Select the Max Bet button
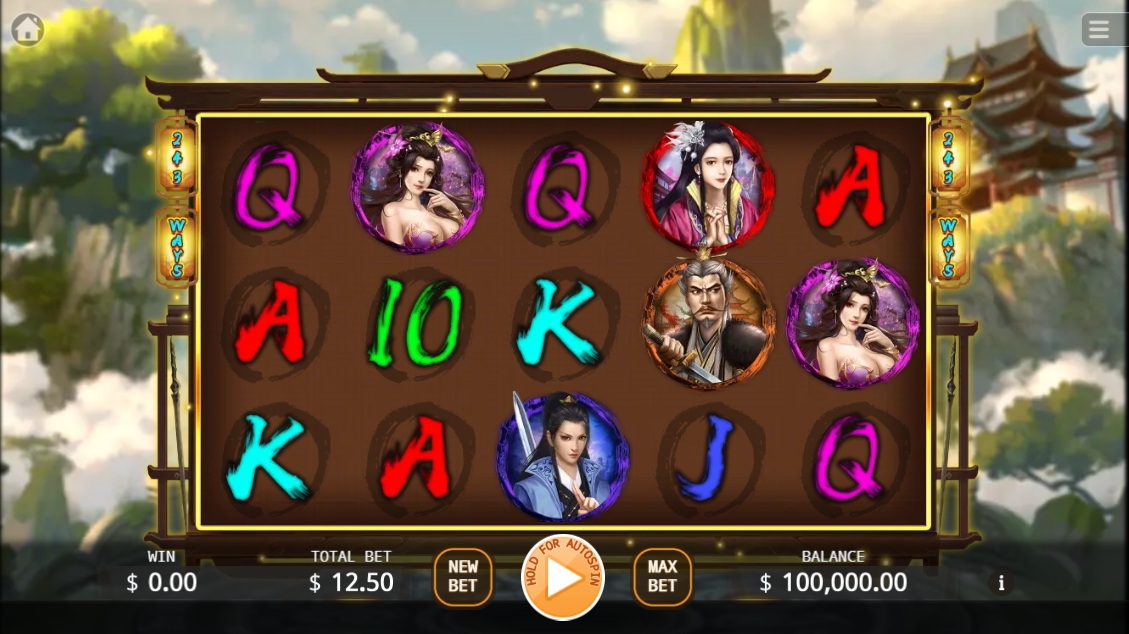Screen dimensions: 1129x634 tap(662, 577)
